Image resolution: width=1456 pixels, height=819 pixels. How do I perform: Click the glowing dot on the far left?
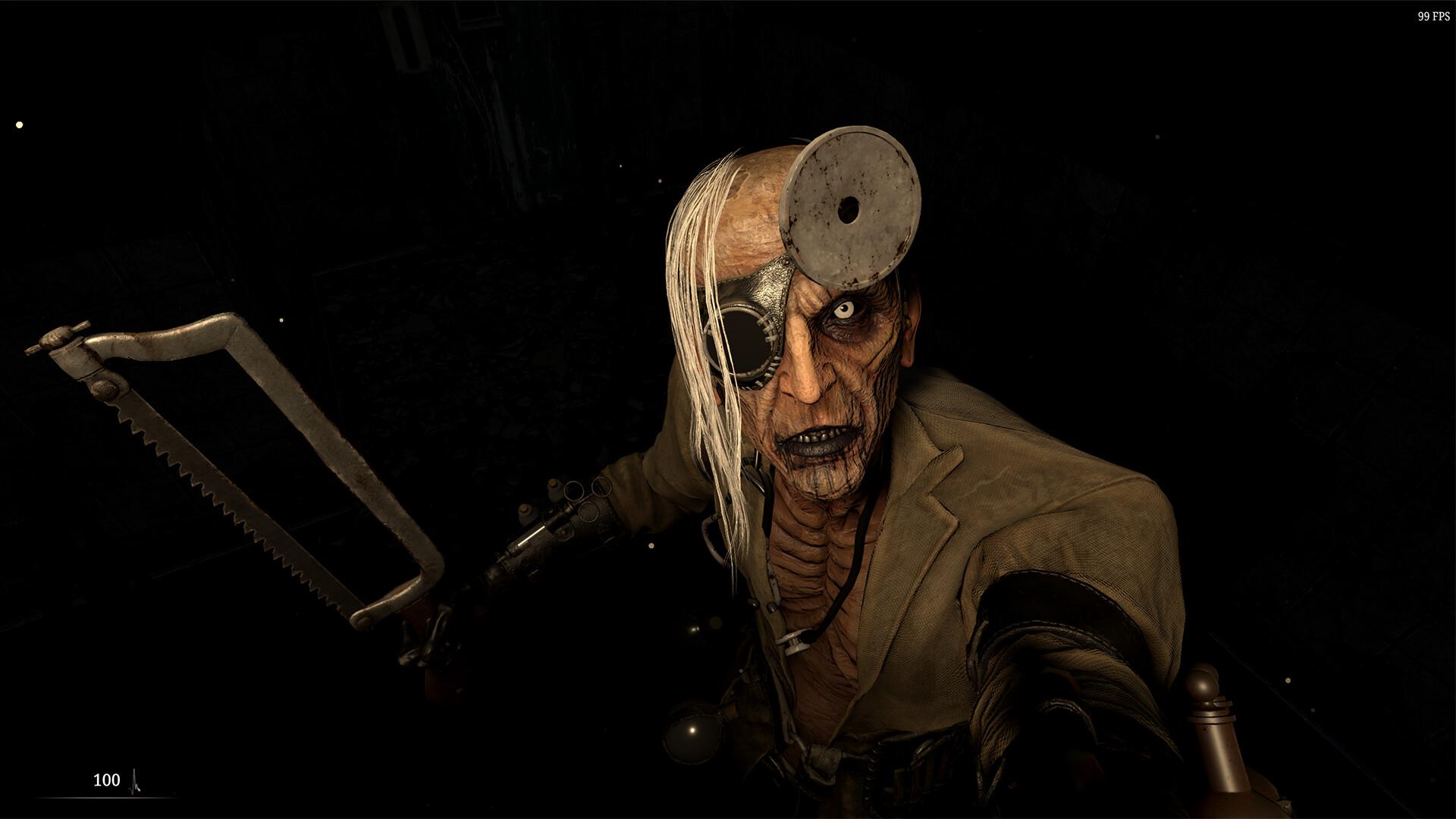pos(18,123)
